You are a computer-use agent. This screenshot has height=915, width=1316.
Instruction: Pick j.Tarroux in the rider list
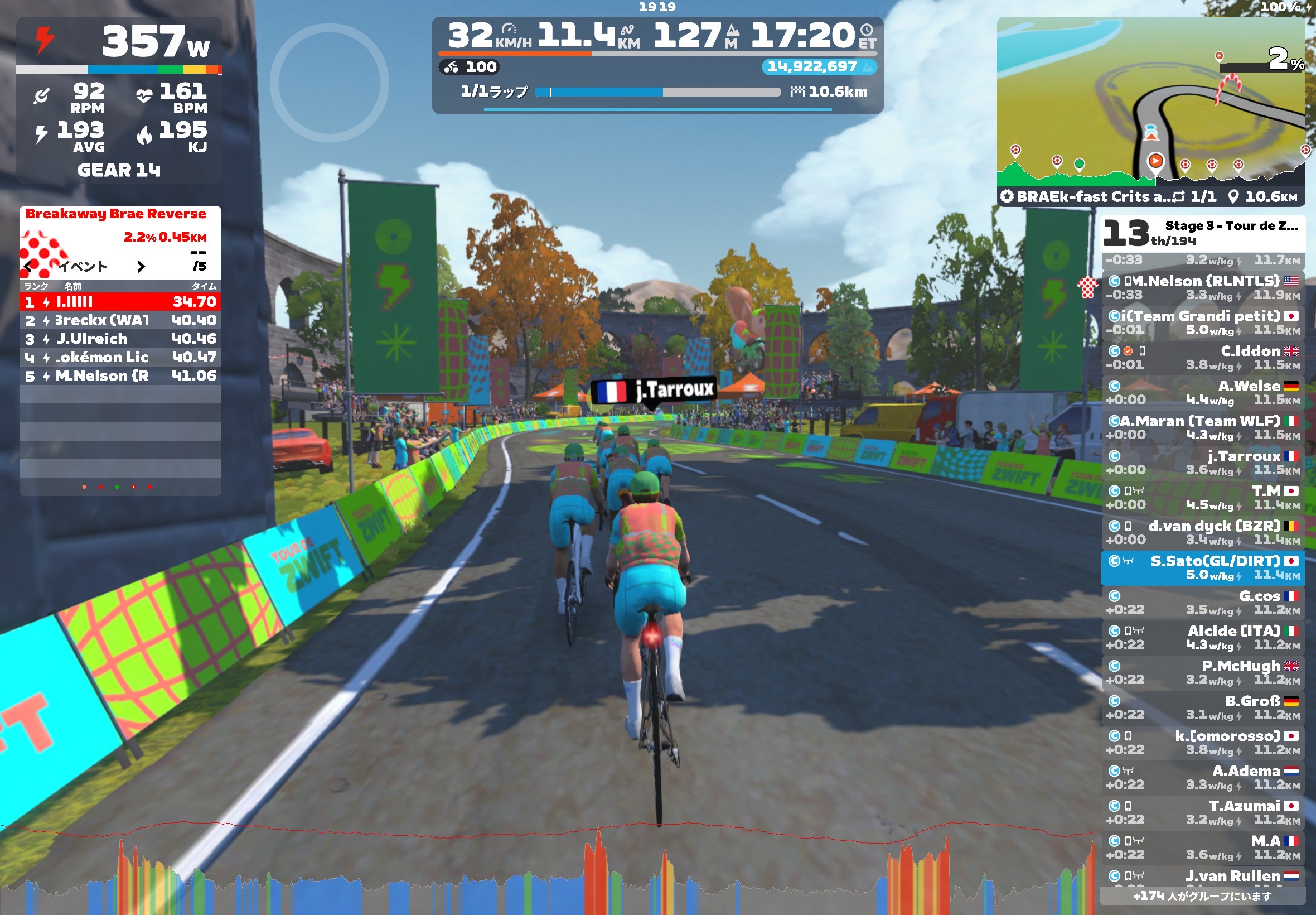click(1203, 462)
